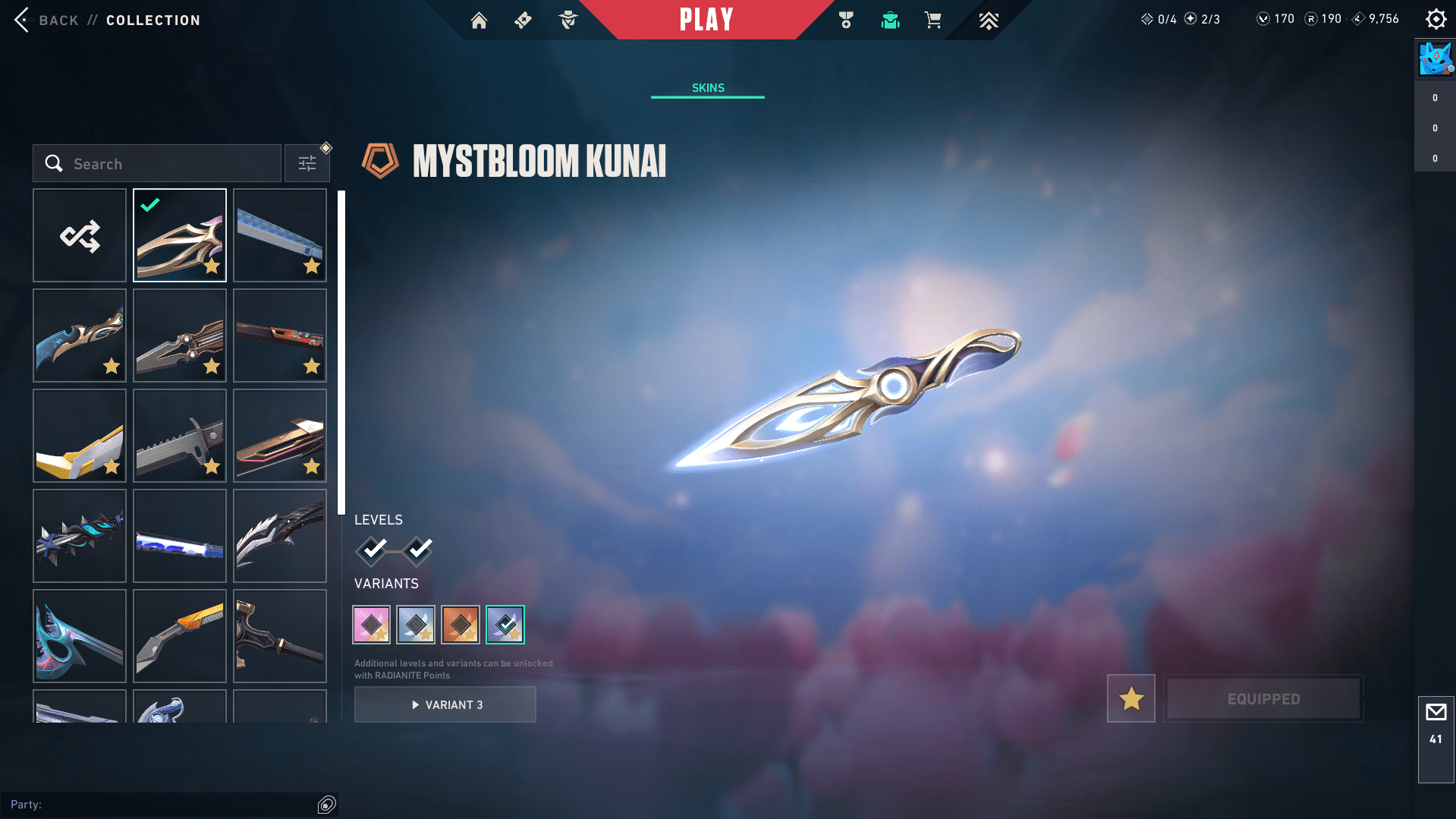Click the PLAY button to queue

pos(706,20)
